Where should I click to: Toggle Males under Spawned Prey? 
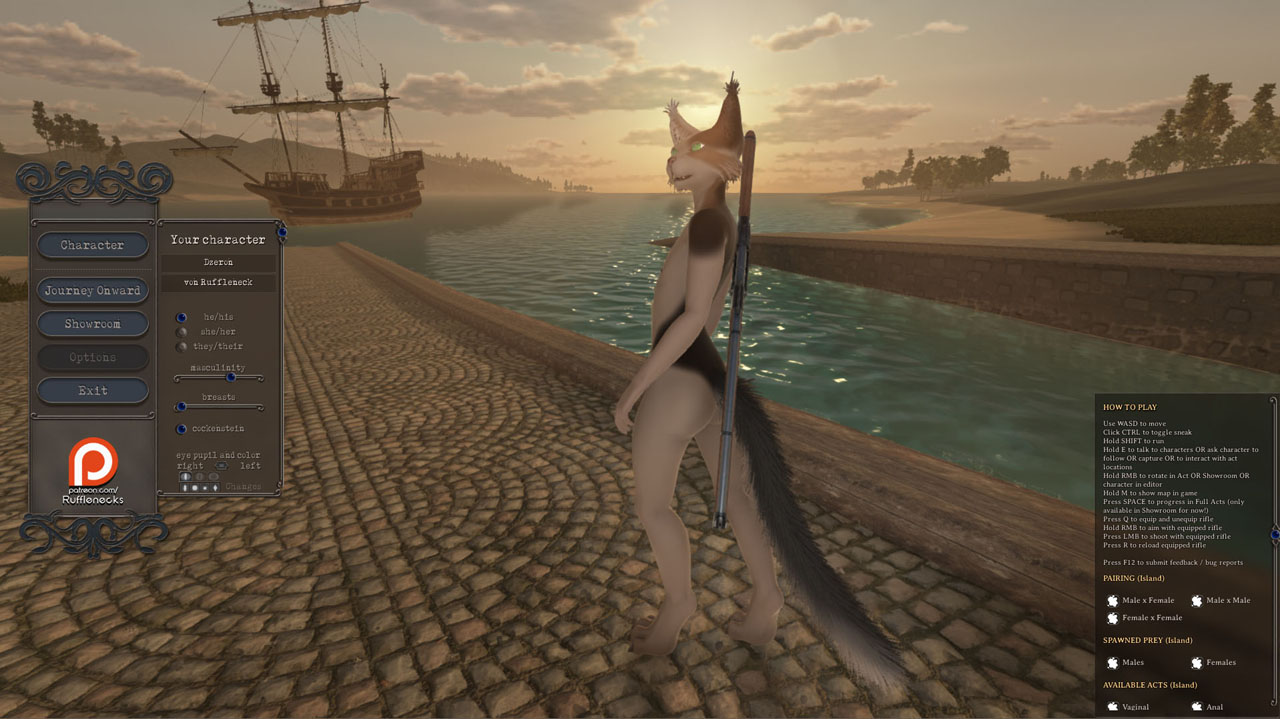pyautogui.click(x=1113, y=663)
